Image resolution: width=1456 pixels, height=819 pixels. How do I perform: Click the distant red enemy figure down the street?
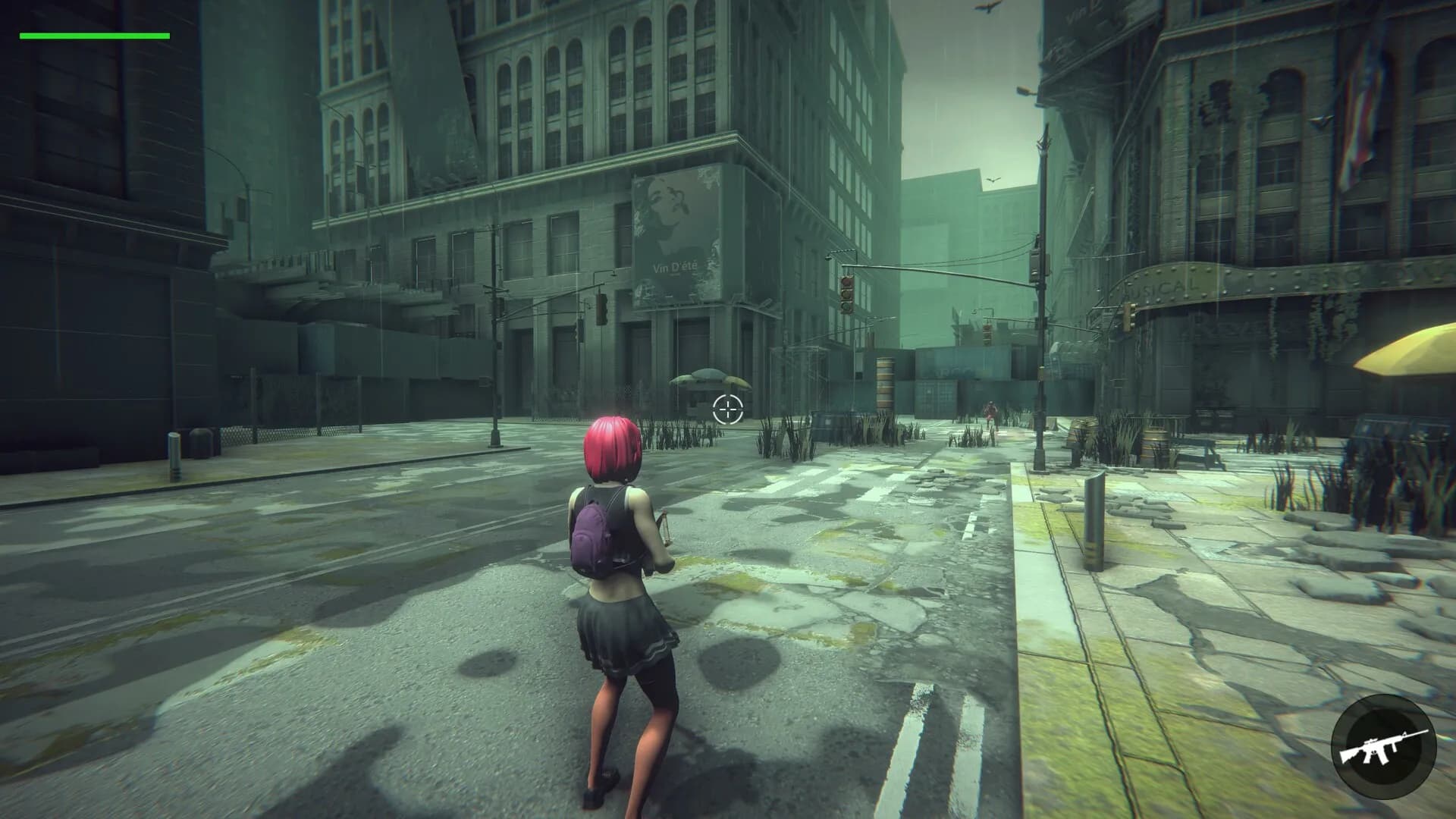coord(990,411)
